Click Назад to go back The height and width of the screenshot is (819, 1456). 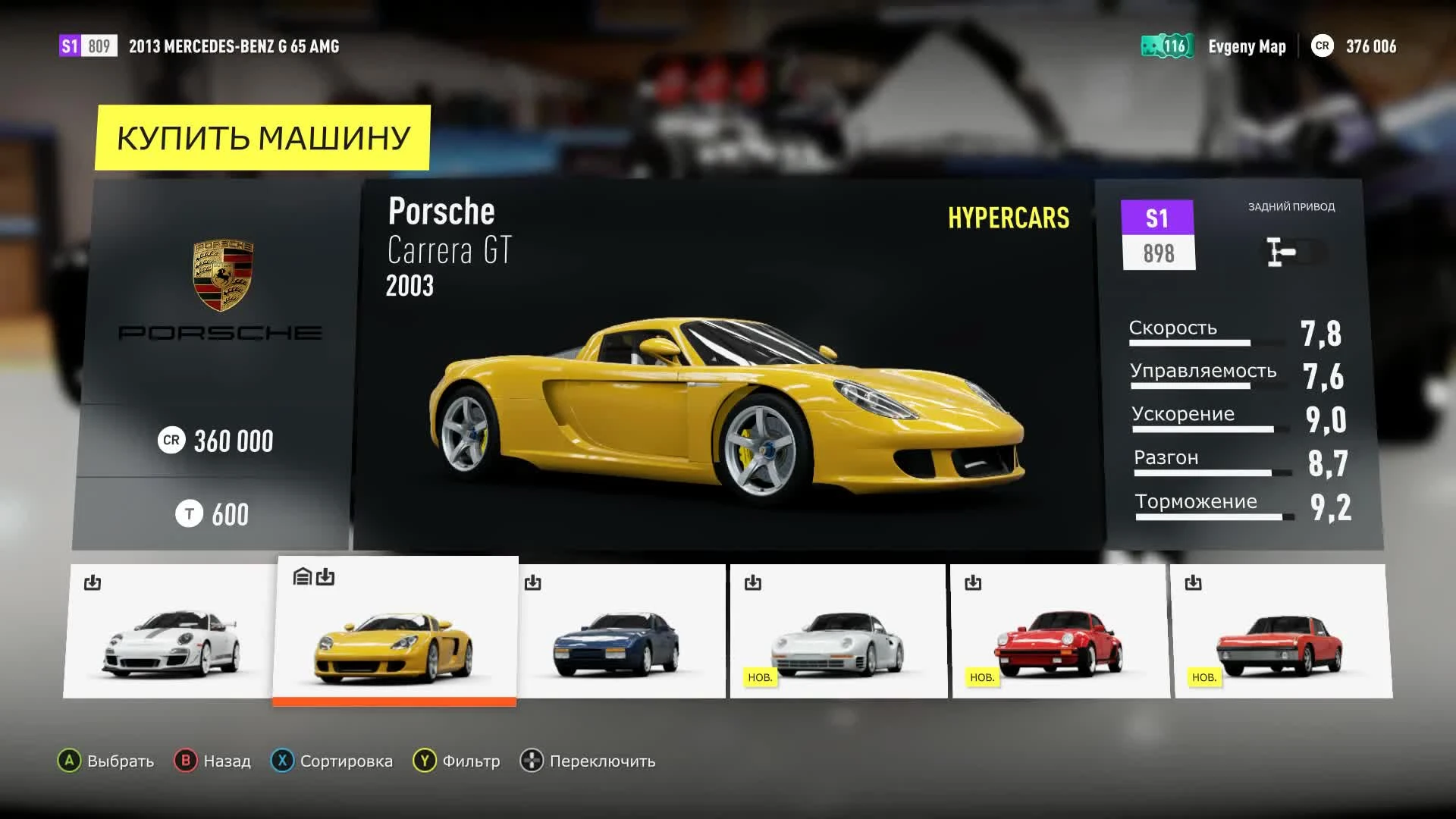click(226, 761)
